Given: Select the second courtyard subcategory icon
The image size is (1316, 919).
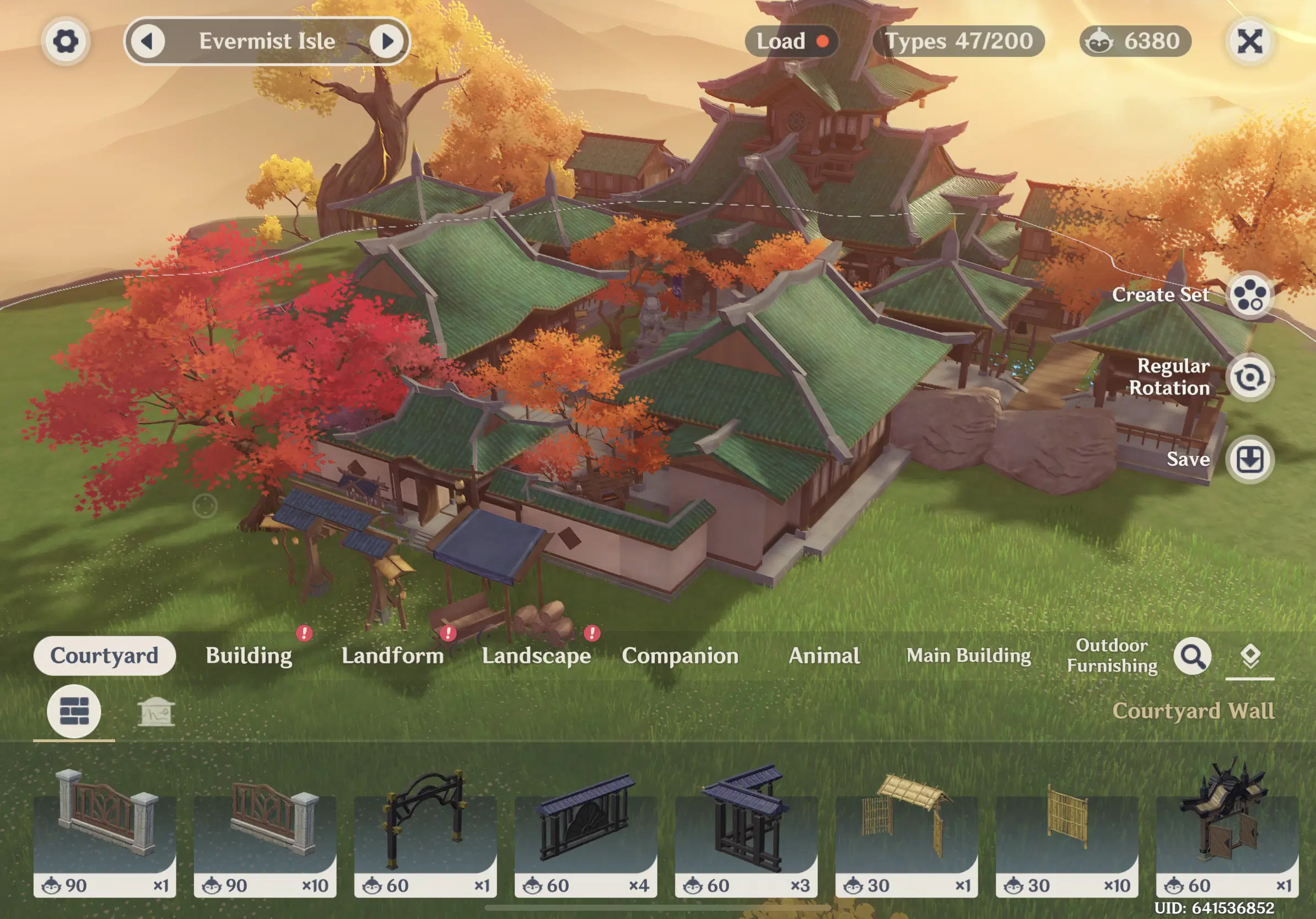Looking at the screenshot, I should pyautogui.click(x=156, y=712).
